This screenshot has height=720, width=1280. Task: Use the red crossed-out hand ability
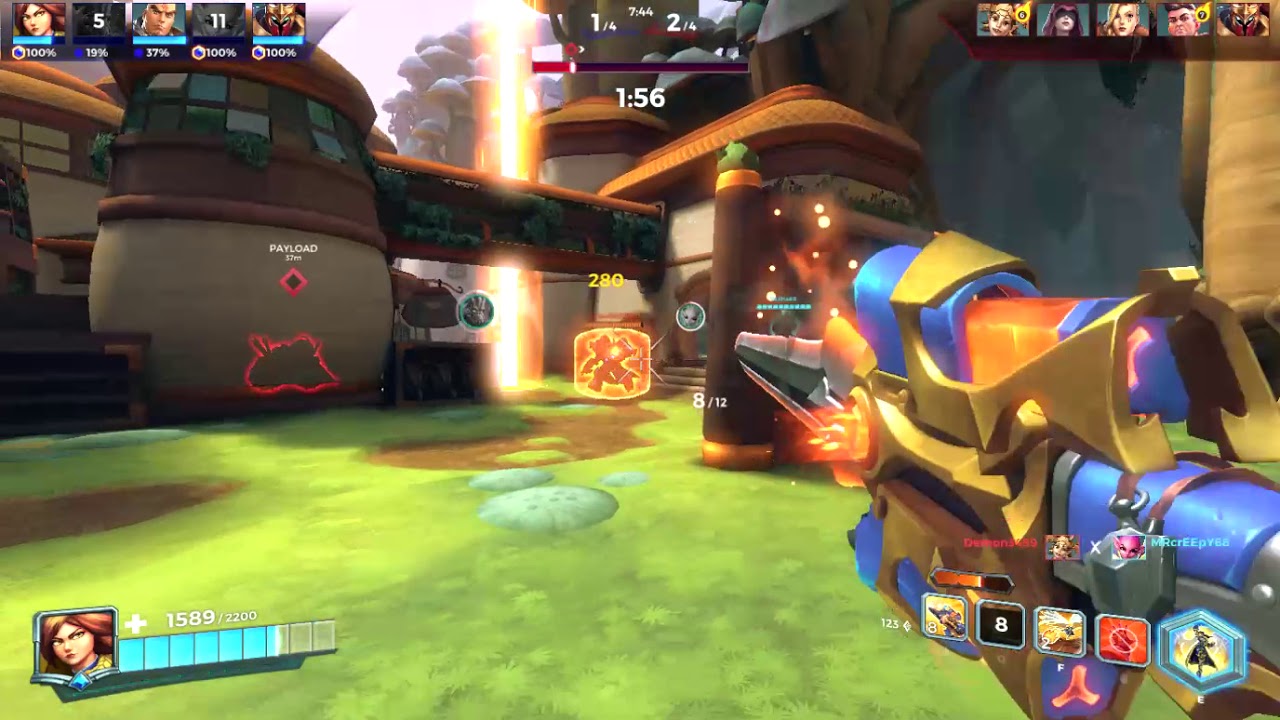coord(1122,637)
